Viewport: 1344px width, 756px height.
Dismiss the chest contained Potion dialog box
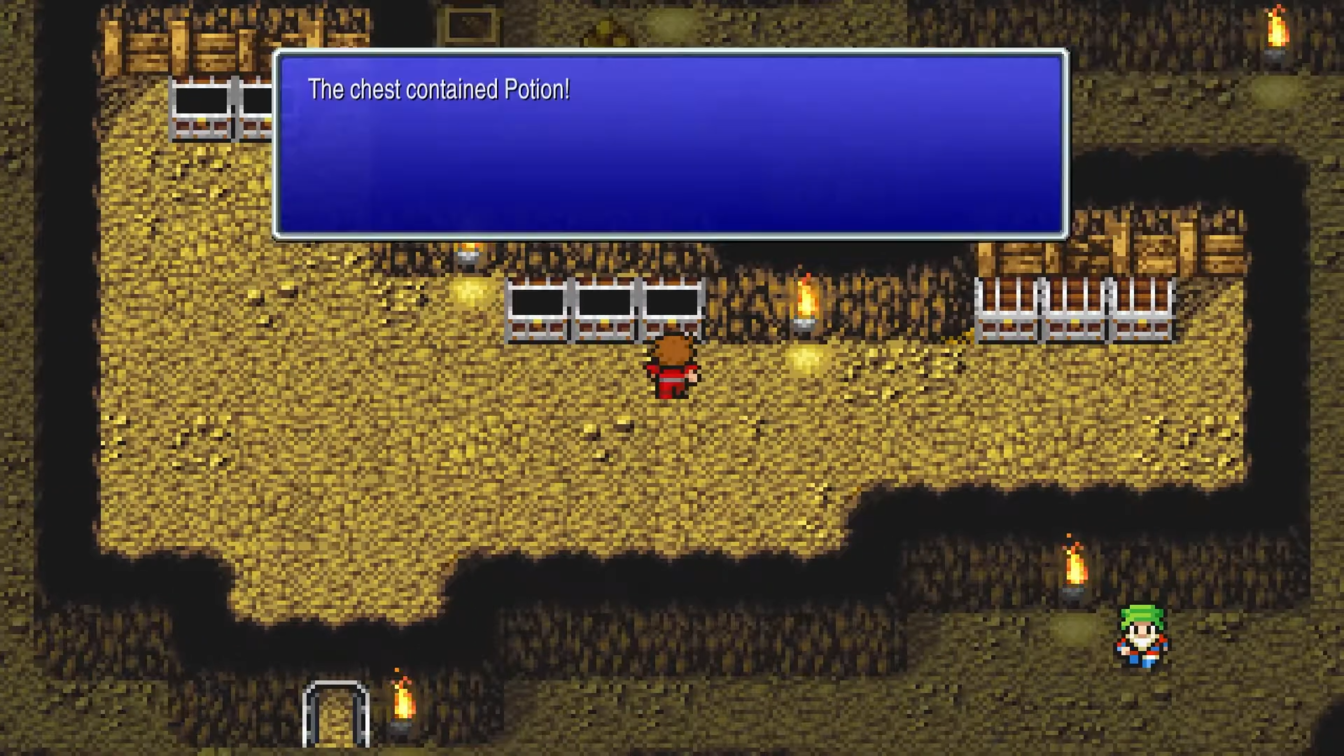click(670, 140)
